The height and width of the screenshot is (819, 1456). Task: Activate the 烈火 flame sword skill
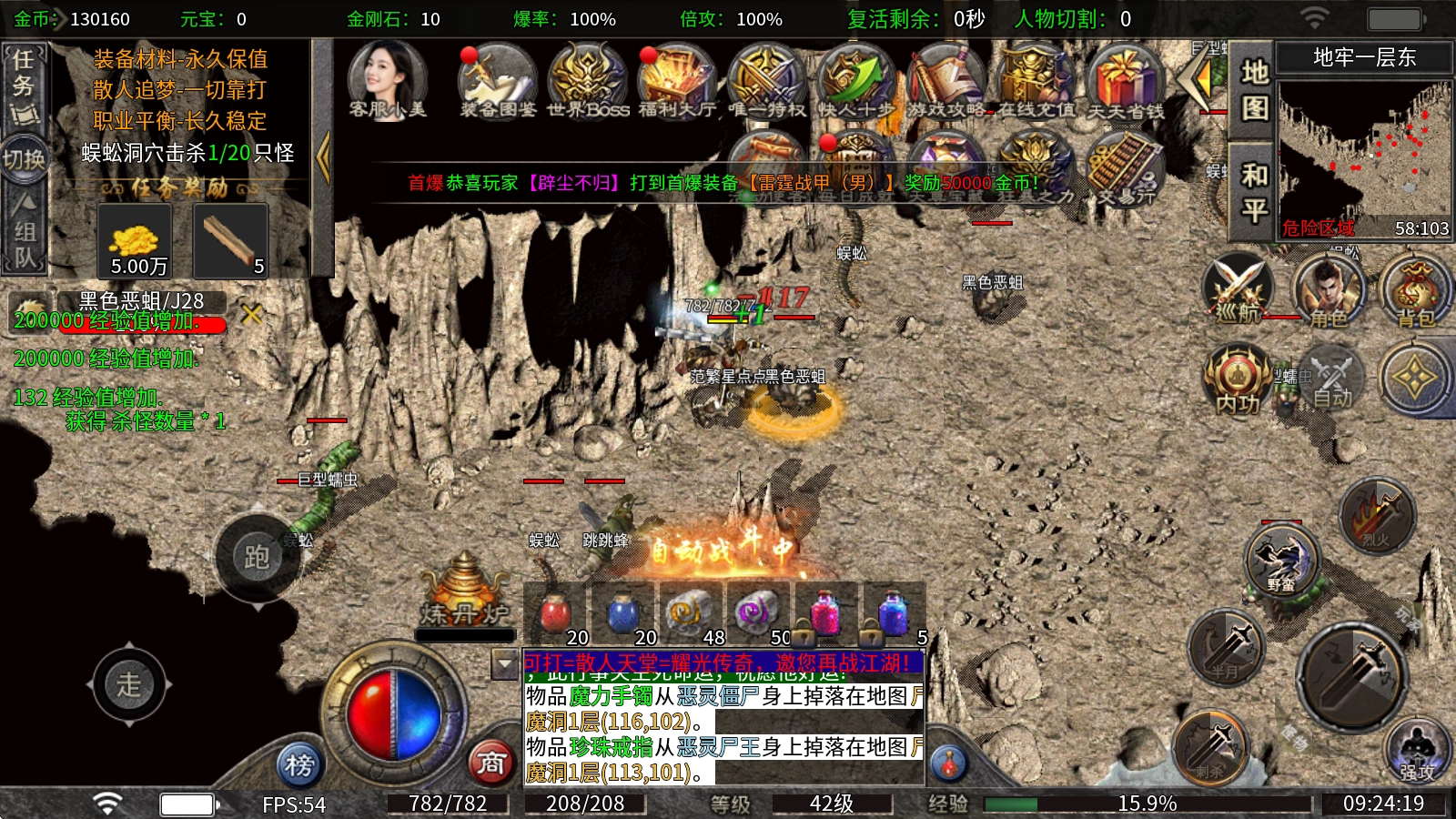(1377, 515)
